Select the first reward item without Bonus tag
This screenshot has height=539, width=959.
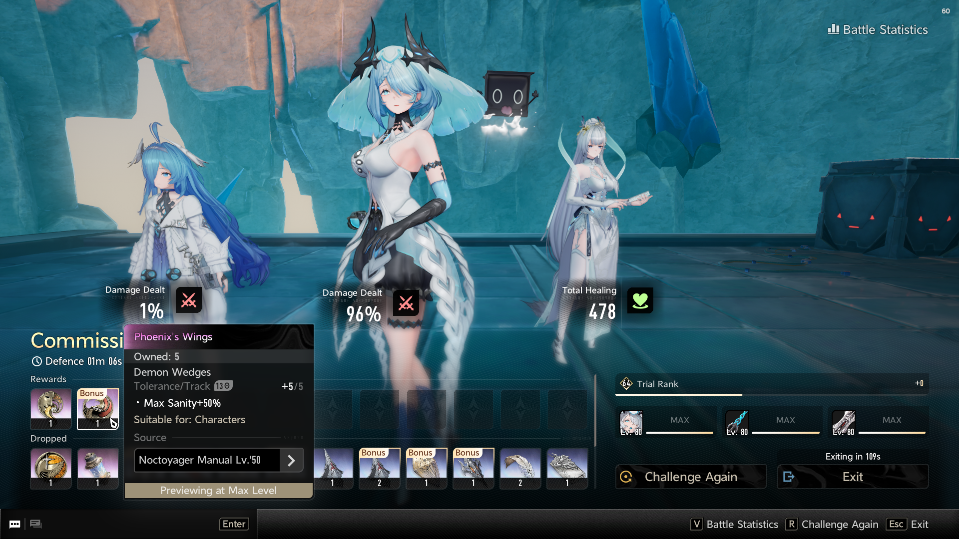point(50,409)
